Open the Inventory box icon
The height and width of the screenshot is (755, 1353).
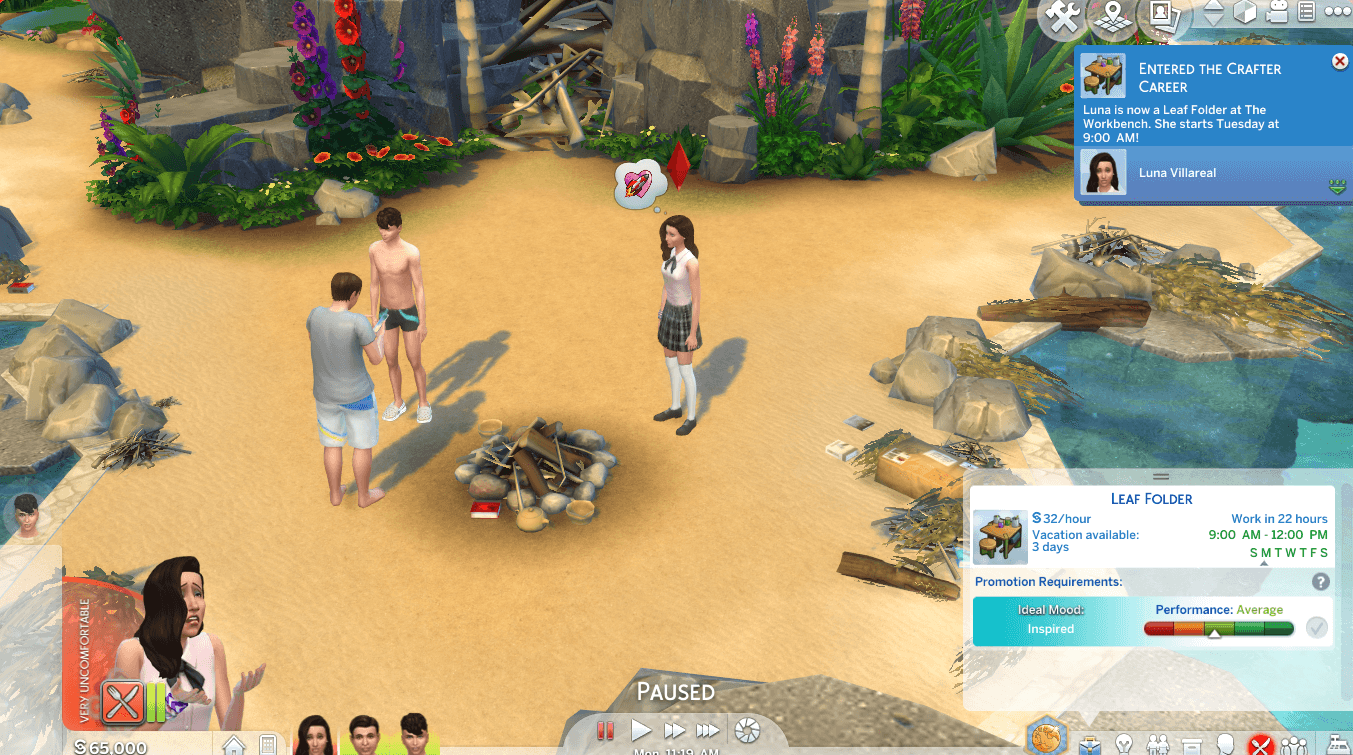1191,745
